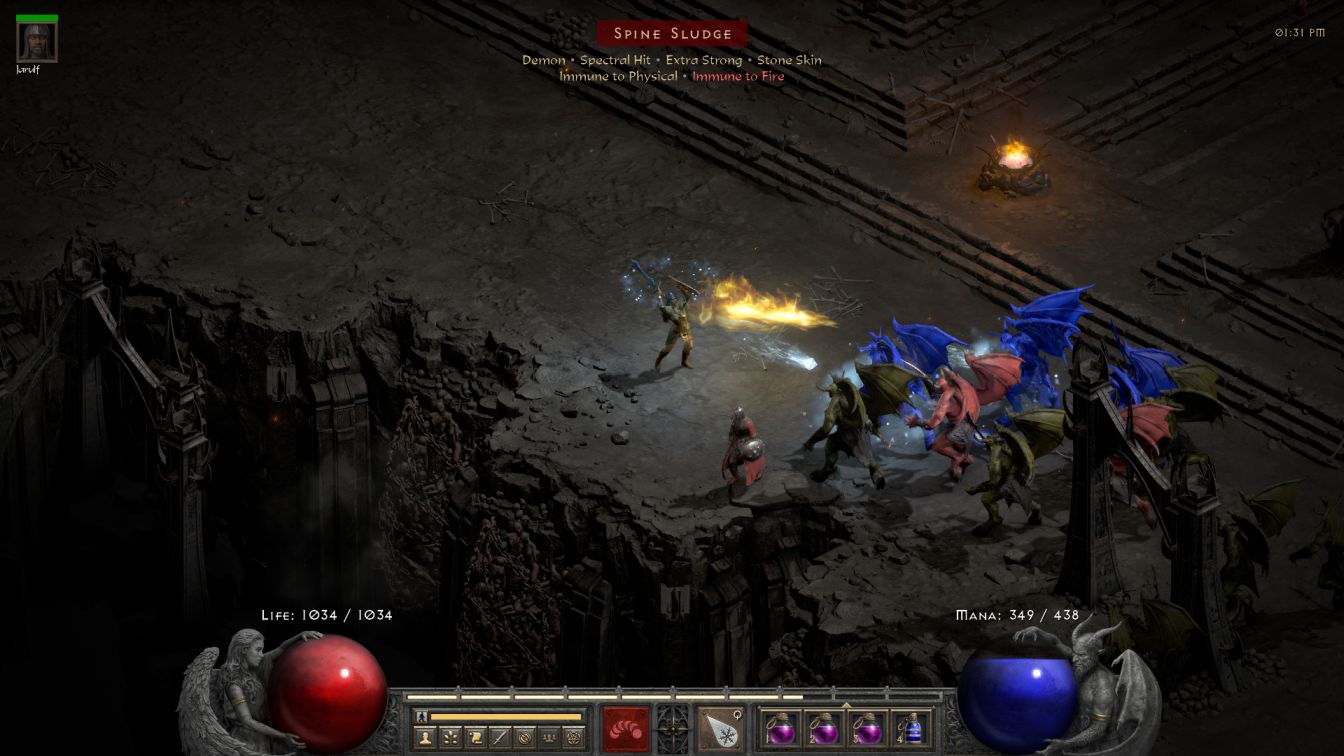Open the party screen three-figures button
The height and width of the screenshot is (756, 1344).
pyautogui.click(x=548, y=738)
